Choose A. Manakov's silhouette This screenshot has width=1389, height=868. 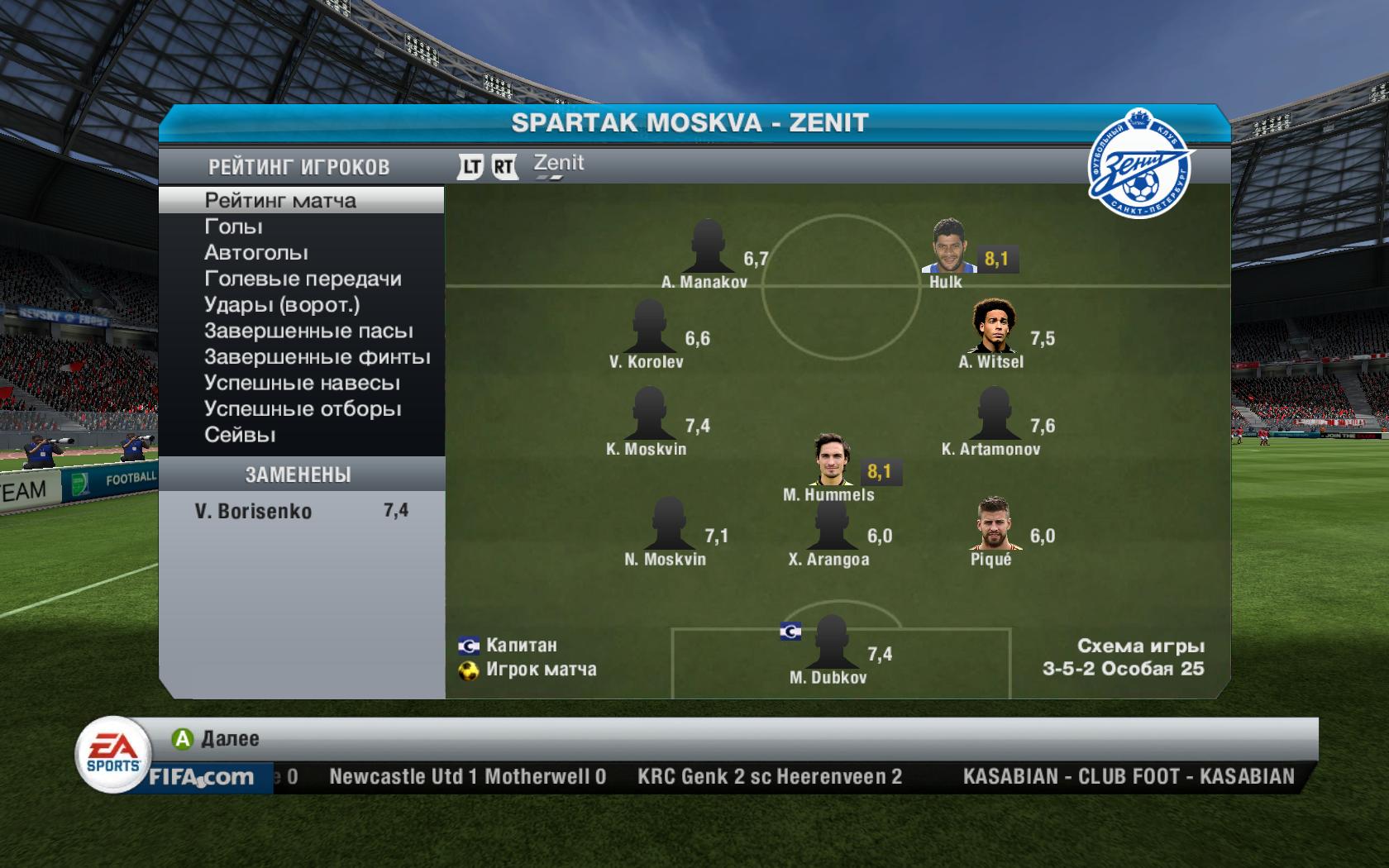click(708, 246)
